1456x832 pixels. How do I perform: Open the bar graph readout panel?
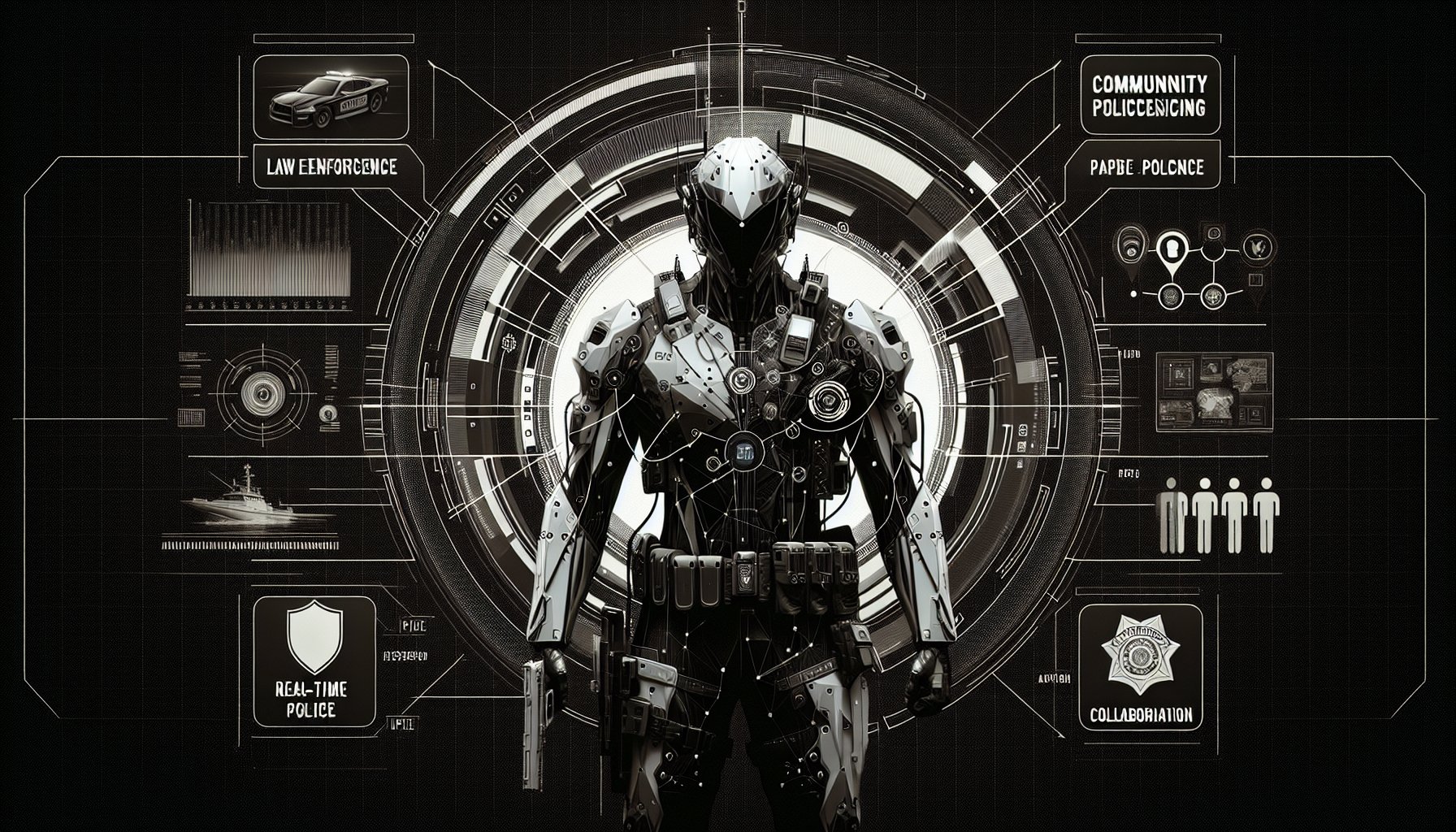point(269,250)
